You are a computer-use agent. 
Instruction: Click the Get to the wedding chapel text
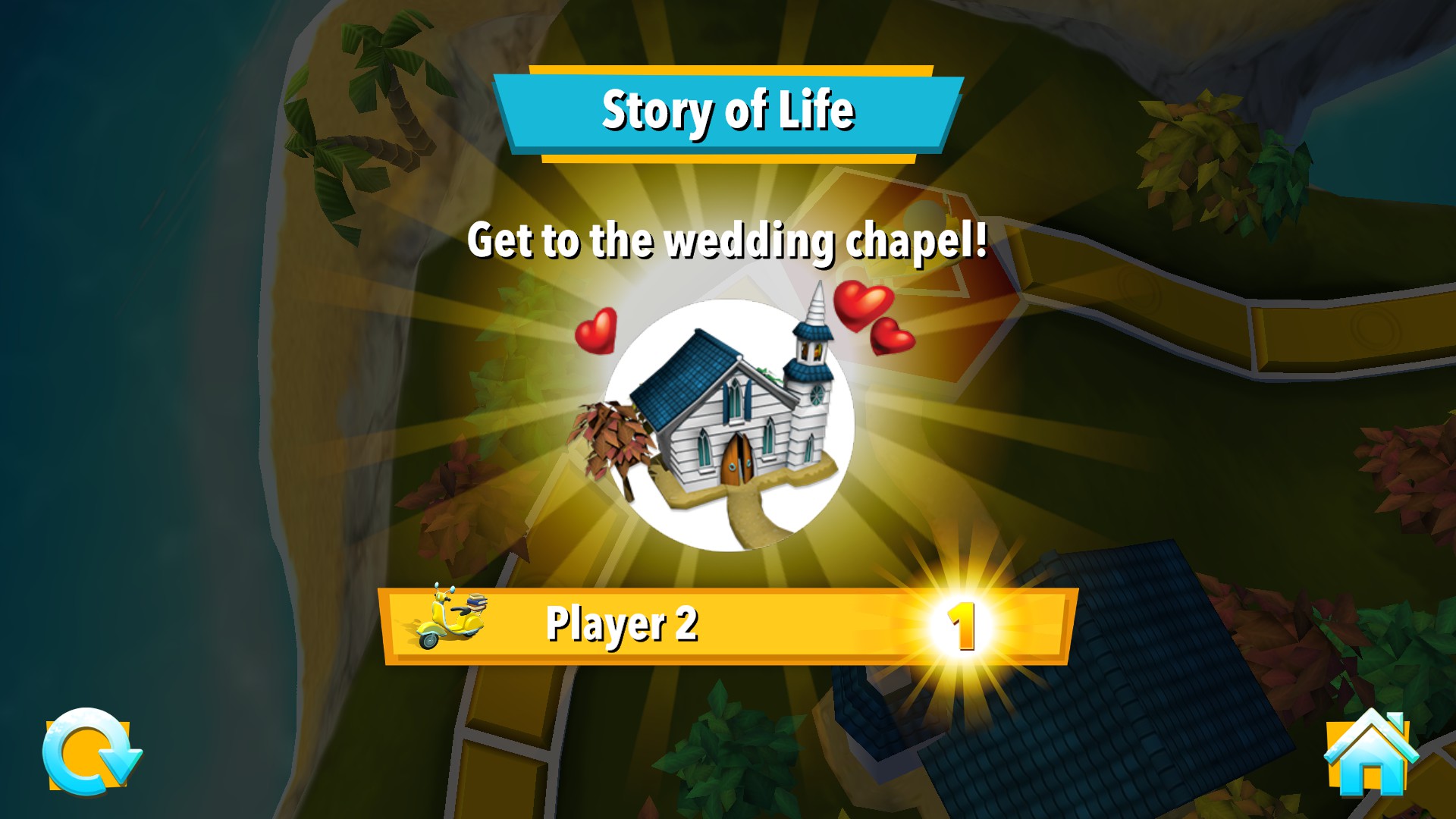728,243
